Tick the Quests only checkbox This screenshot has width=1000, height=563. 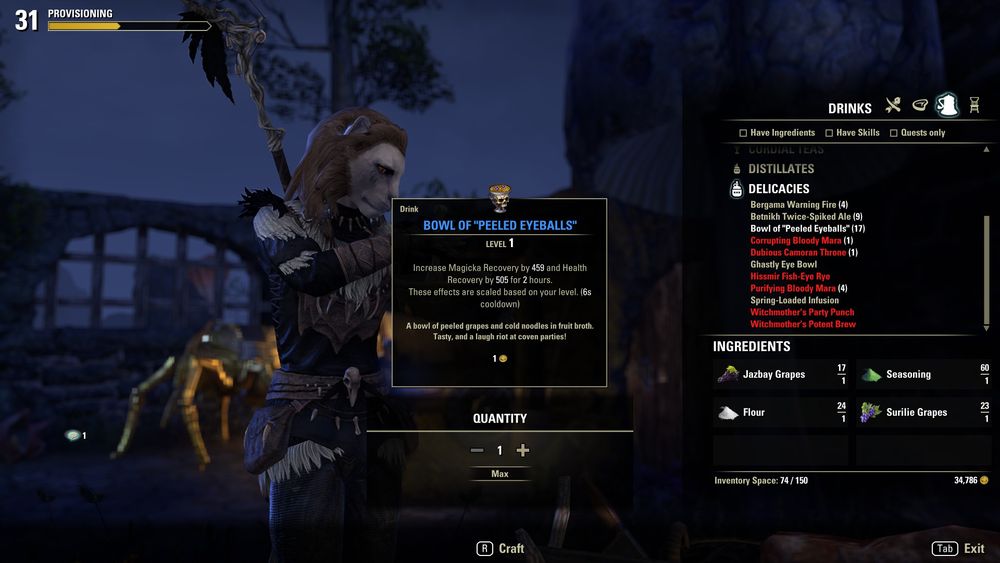point(893,133)
